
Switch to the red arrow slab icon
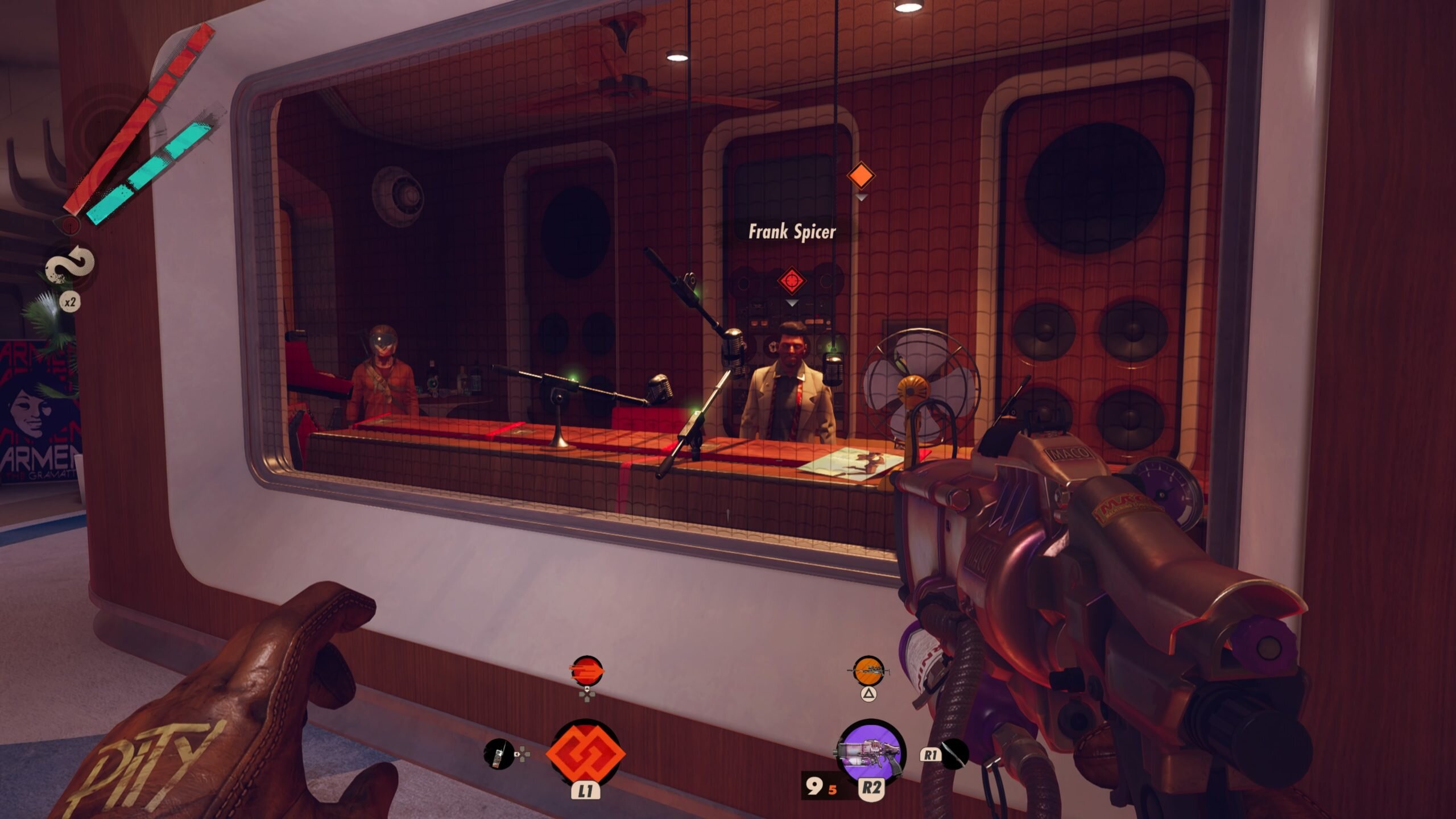point(586,671)
